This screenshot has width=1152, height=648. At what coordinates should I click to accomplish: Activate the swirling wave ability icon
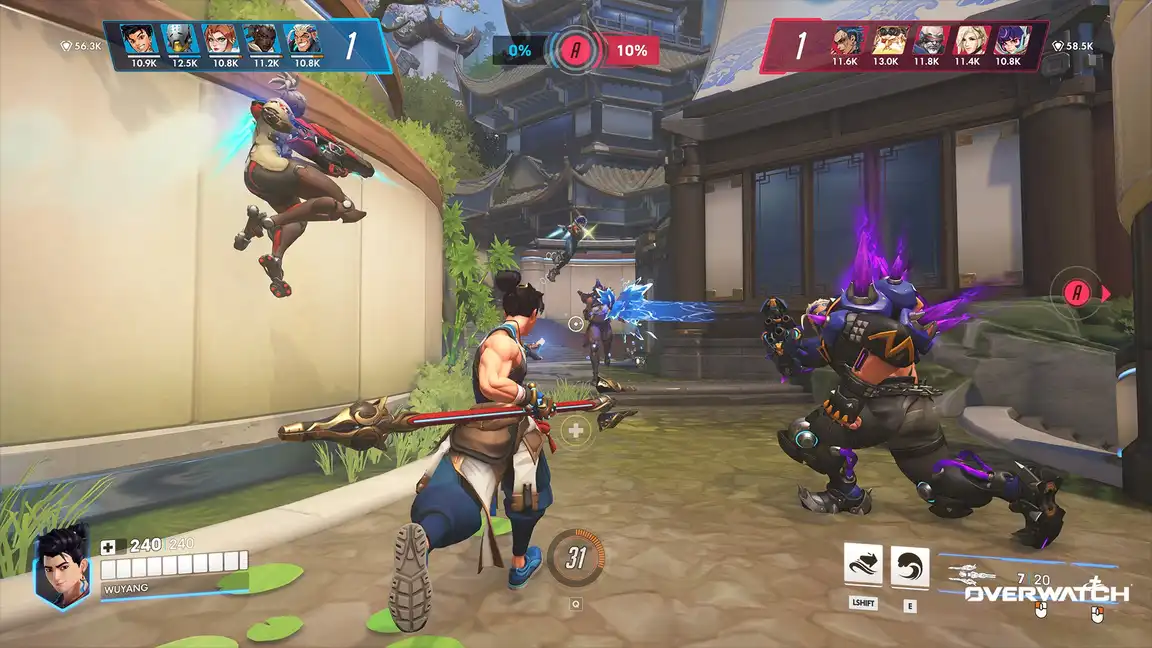[x=910, y=567]
